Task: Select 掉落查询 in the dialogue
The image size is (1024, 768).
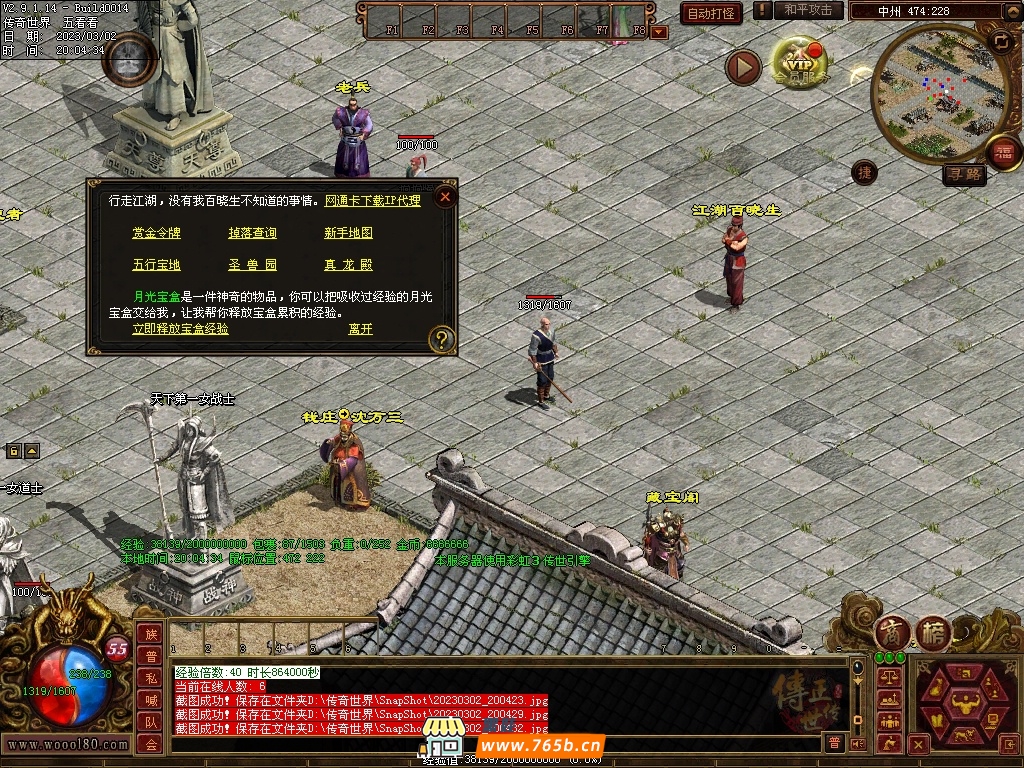Action: click(x=252, y=233)
